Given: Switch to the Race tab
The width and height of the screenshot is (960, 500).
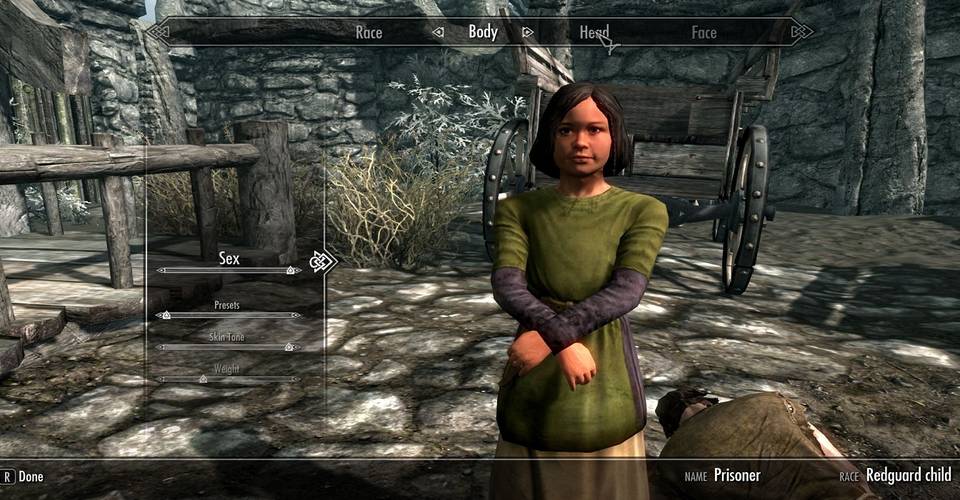Looking at the screenshot, I should coord(369,32).
